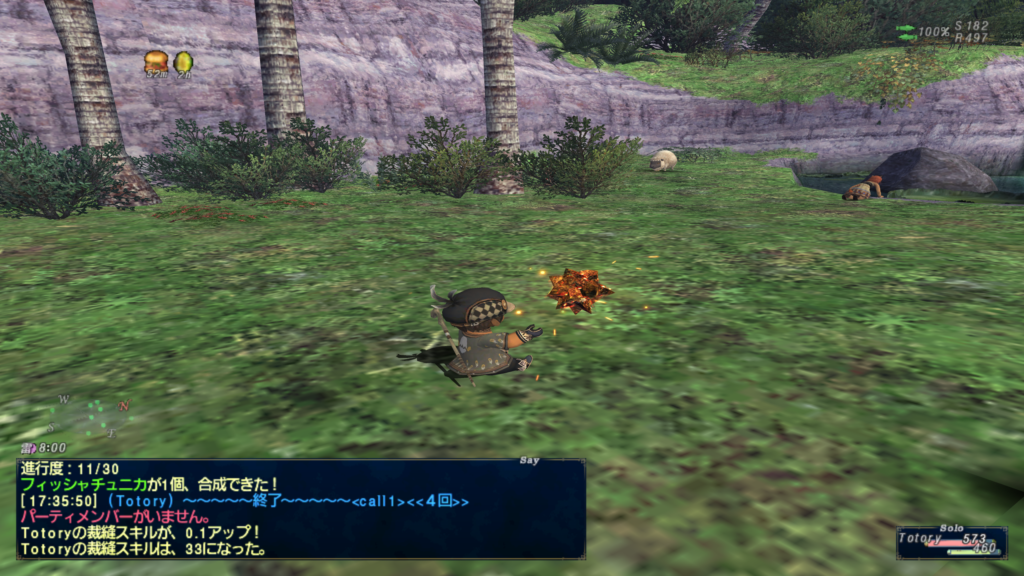Open the chat log window
Screen dimensions: 1024x576
(300, 508)
